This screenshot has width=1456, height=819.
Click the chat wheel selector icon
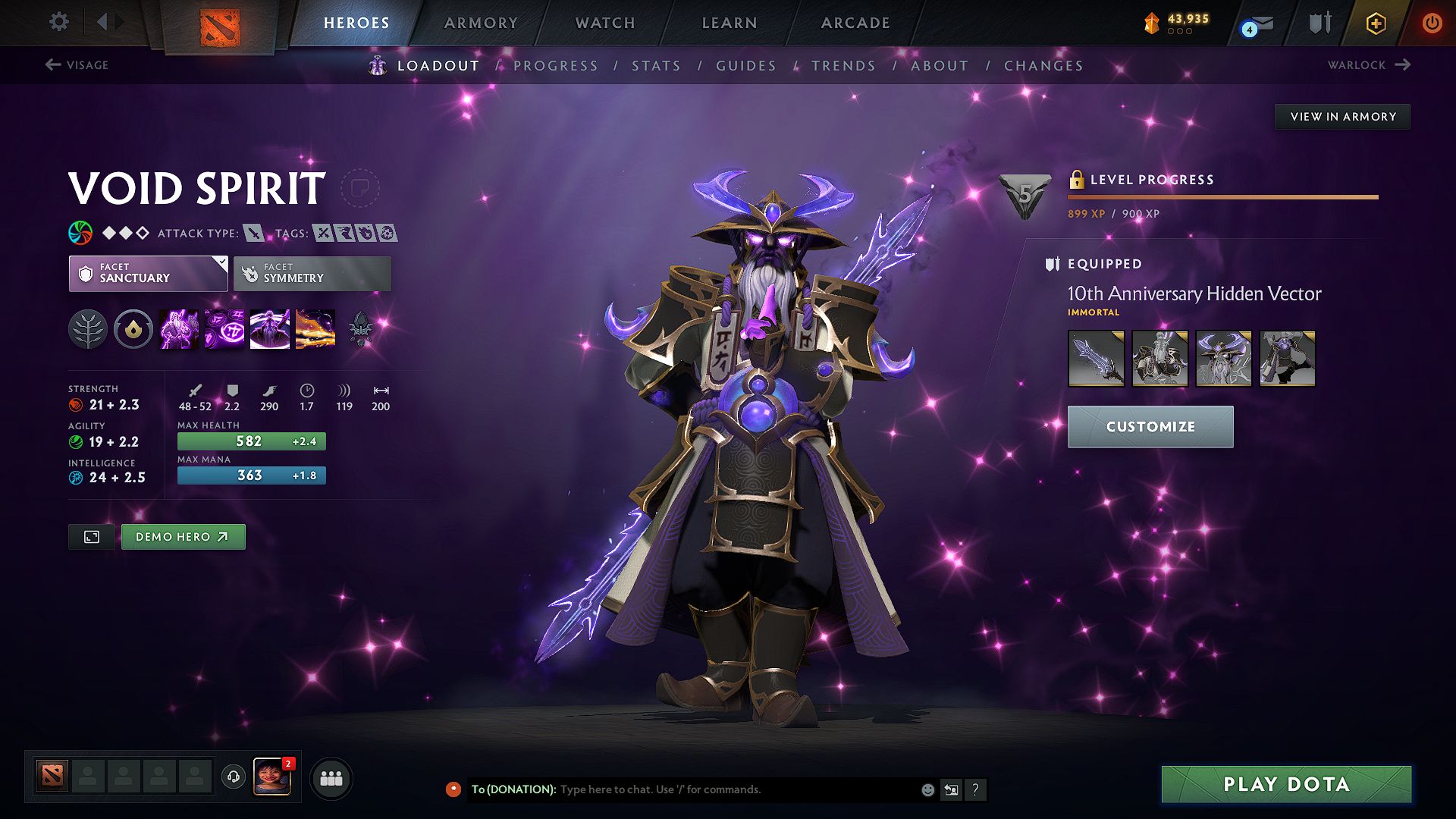[951, 789]
